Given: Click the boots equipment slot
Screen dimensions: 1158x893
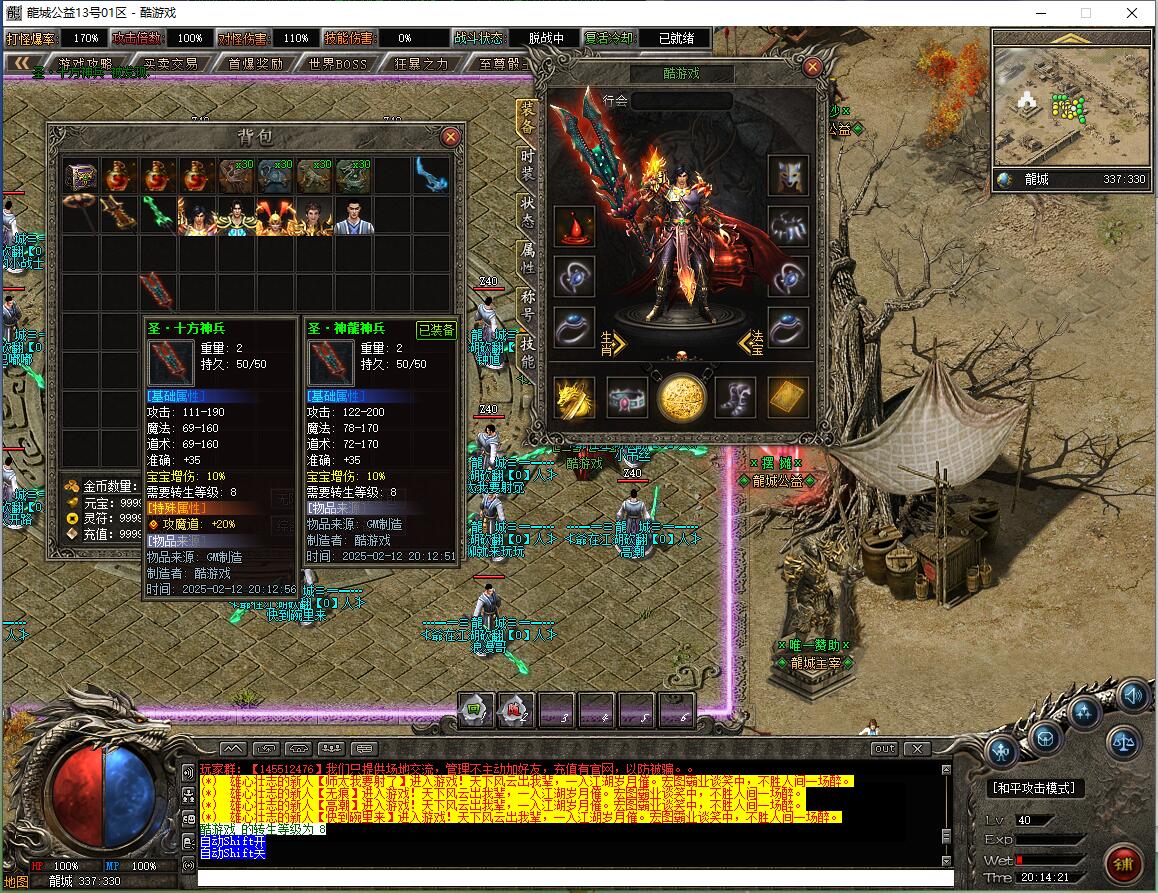Looking at the screenshot, I should (x=735, y=397).
